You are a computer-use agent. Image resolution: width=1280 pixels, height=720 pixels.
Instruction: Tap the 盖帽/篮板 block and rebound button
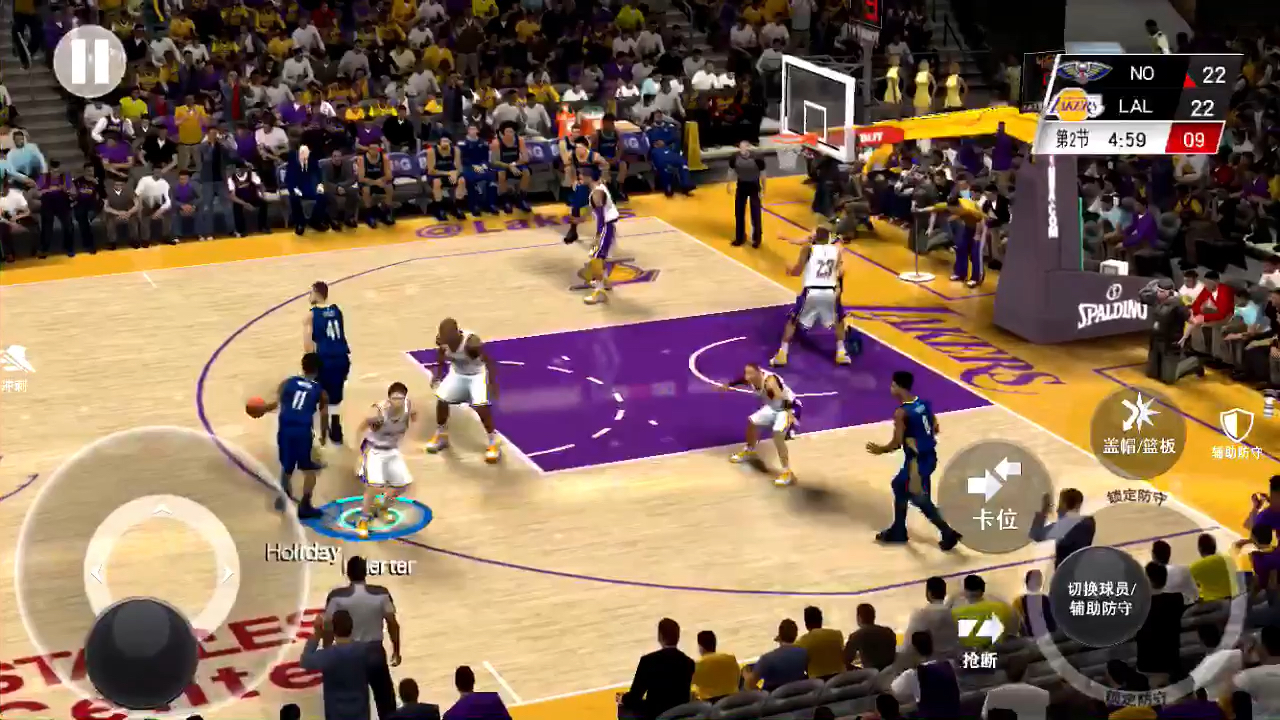pyautogui.click(x=1138, y=432)
